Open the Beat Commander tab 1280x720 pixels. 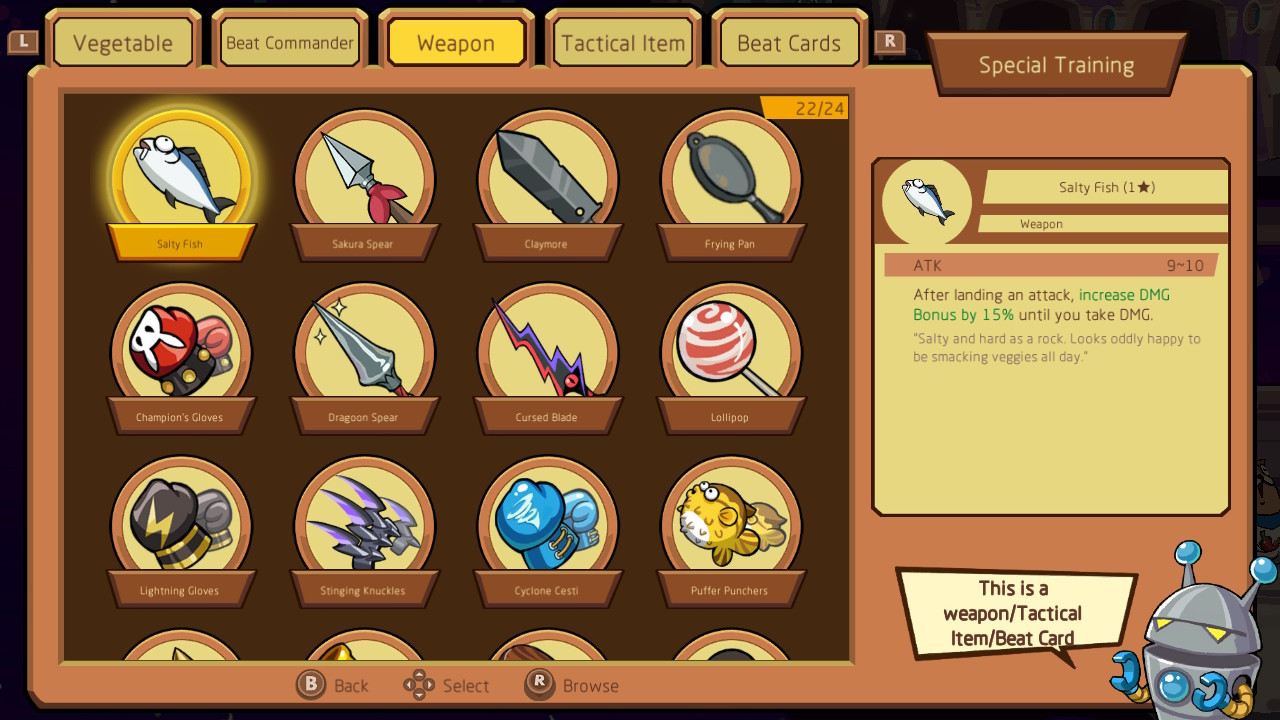coord(290,40)
